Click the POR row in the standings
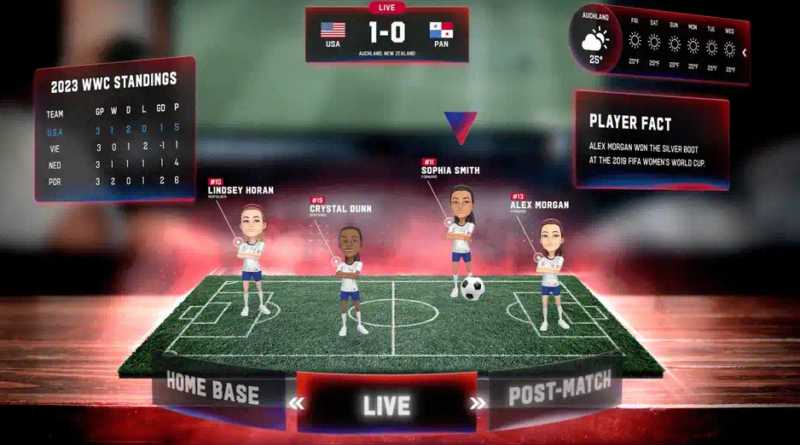 pos(112,181)
